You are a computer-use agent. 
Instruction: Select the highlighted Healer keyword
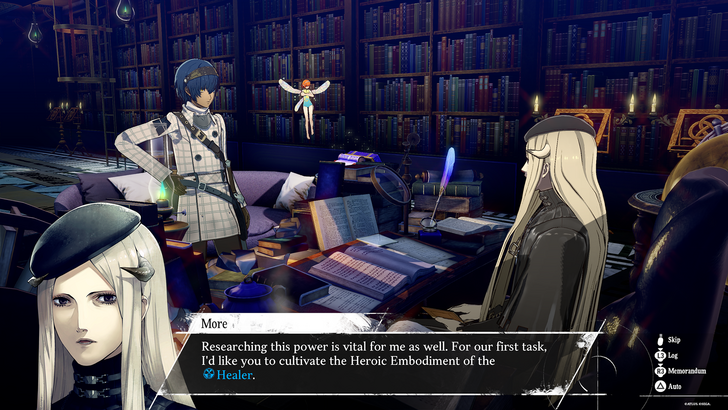(236, 375)
